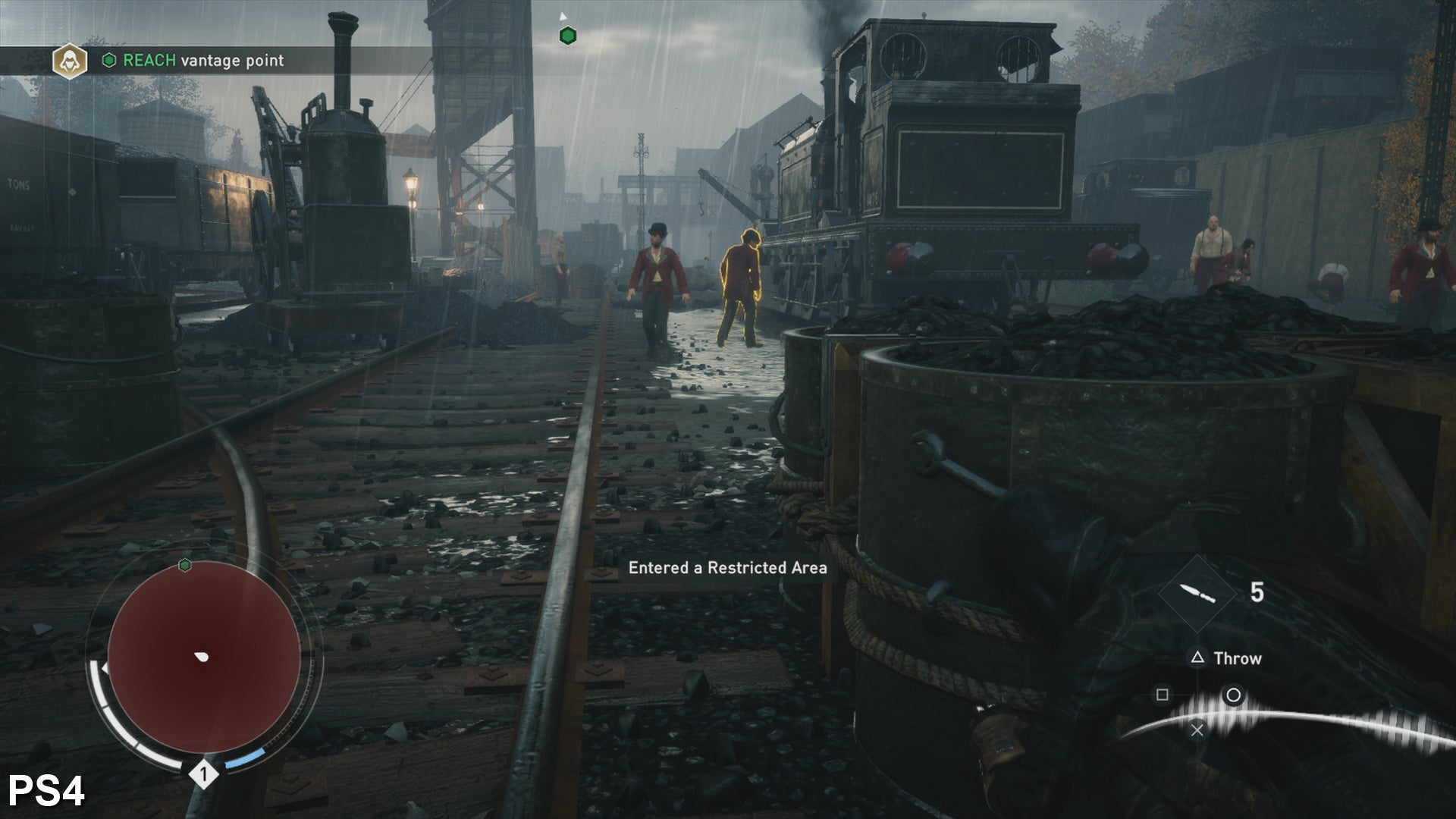Click the level 1 diamond badge

point(202,774)
